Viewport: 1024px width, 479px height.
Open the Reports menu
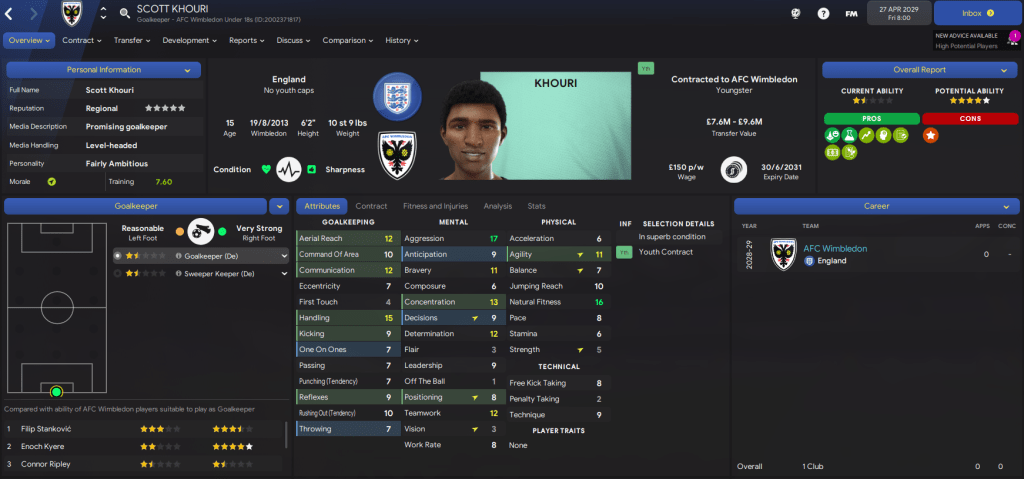click(247, 41)
